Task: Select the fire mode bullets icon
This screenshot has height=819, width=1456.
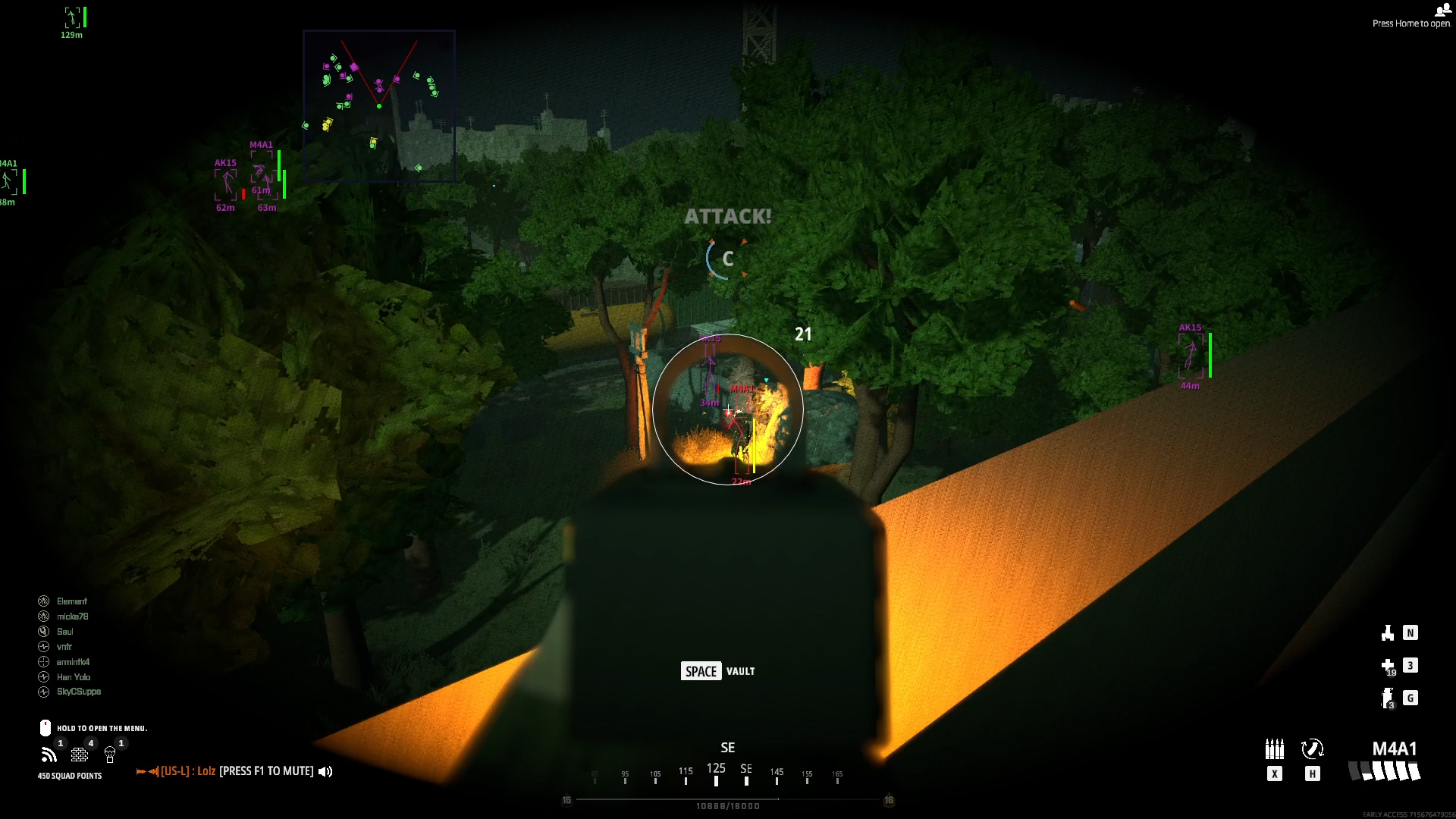Action: (1274, 749)
